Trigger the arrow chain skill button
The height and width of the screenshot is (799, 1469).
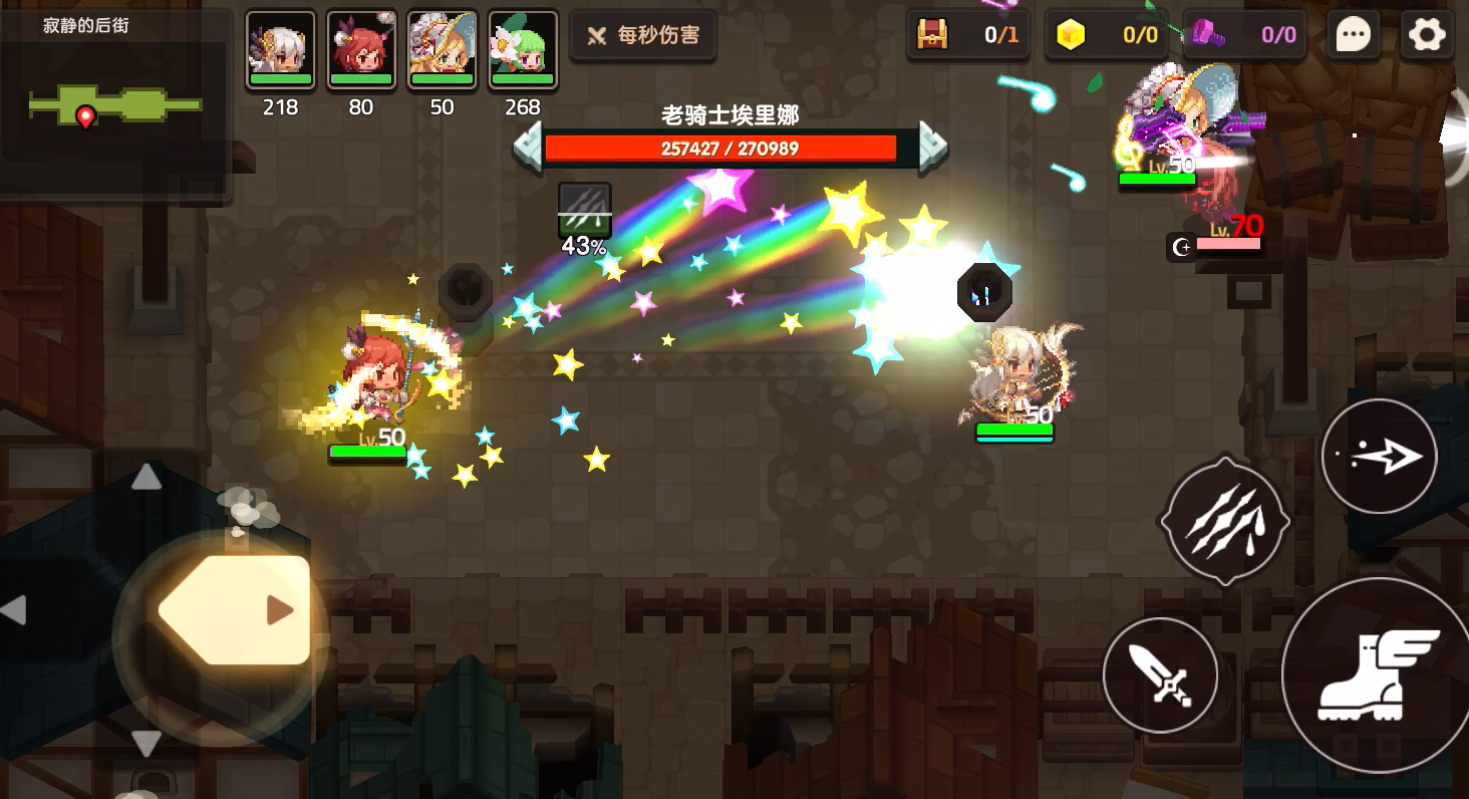(1379, 456)
